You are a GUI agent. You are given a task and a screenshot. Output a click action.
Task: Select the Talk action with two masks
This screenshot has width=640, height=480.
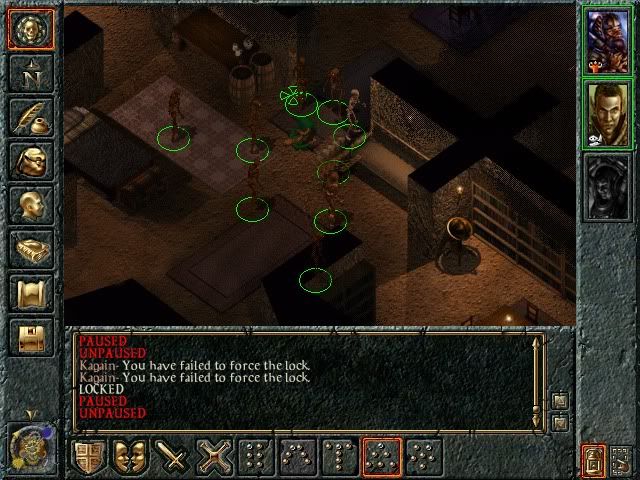[x=132, y=457]
